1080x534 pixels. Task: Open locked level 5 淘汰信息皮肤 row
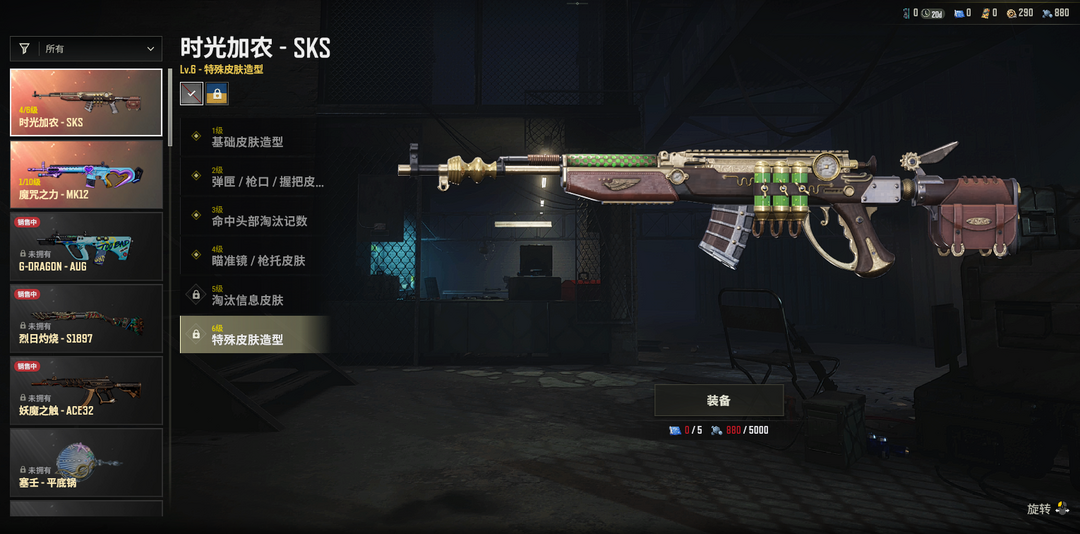pos(254,295)
